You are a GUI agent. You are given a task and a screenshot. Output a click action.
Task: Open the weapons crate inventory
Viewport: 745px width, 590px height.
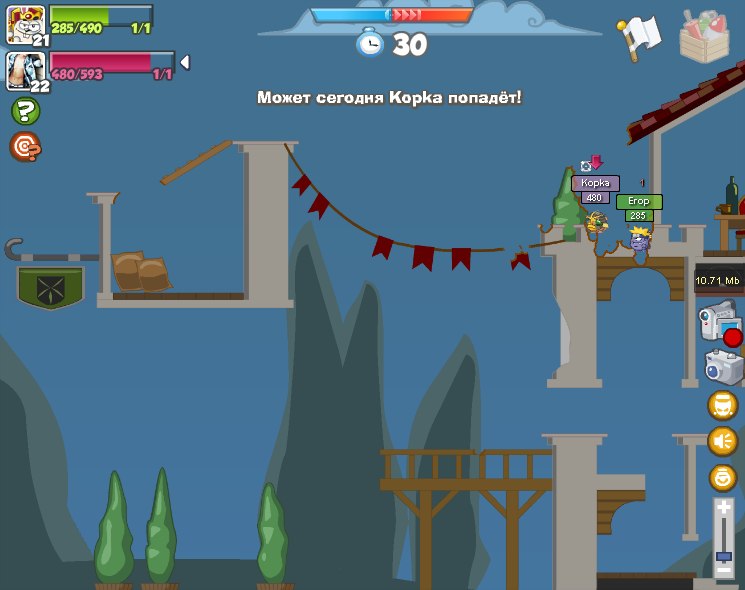tap(711, 35)
